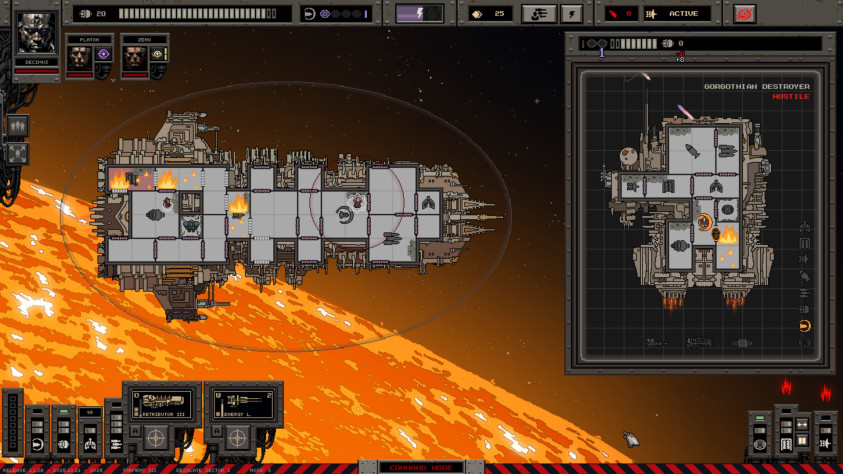Select the Retributor III weapon panel
843x474 pixels.
[x=162, y=404]
